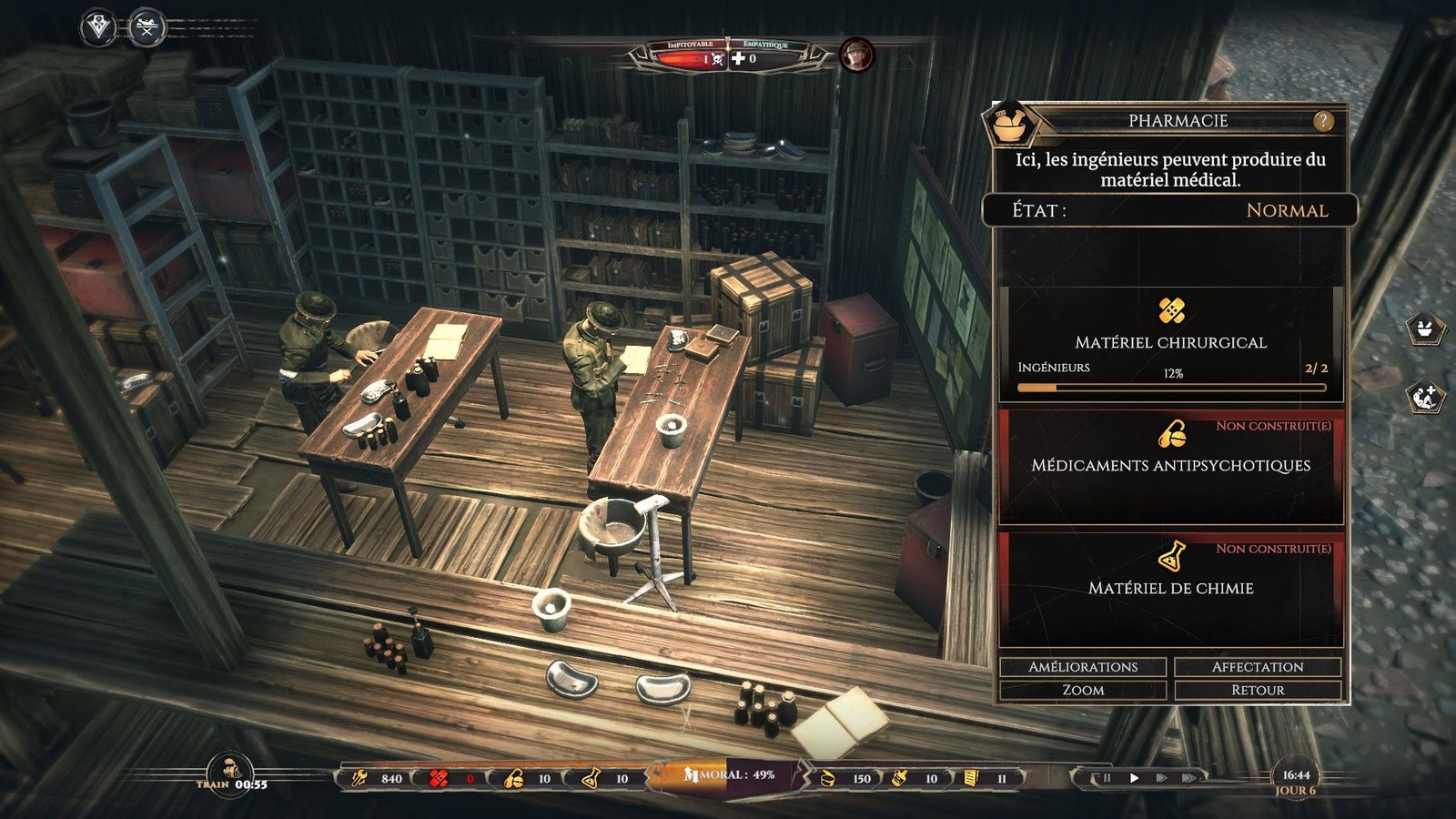The image size is (1456, 819).
Task: Click the mortar and pestle pentagon icon
Action: click(1425, 329)
